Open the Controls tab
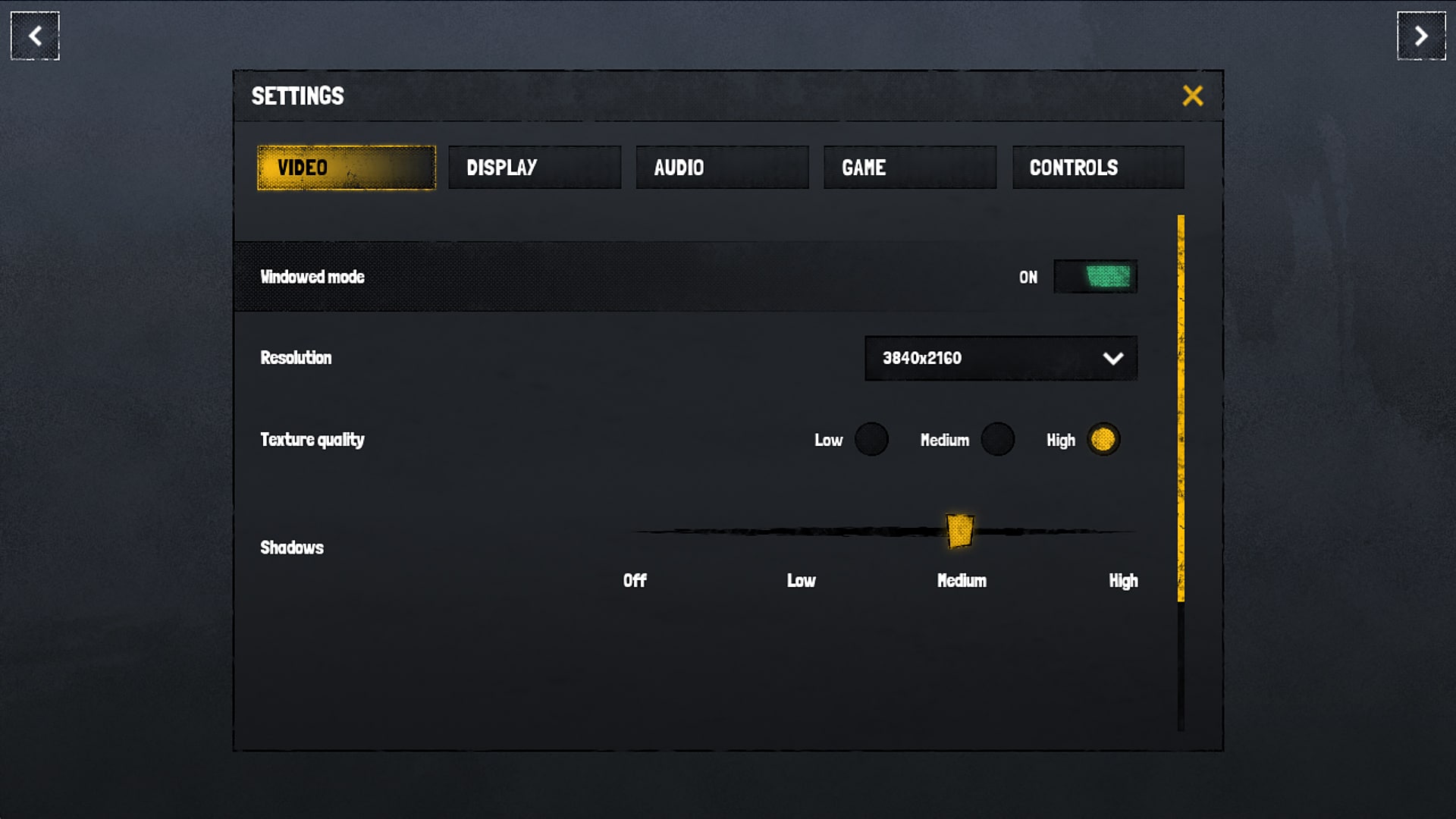Image resolution: width=1456 pixels, height=819 pixels. click(1097, 167)
